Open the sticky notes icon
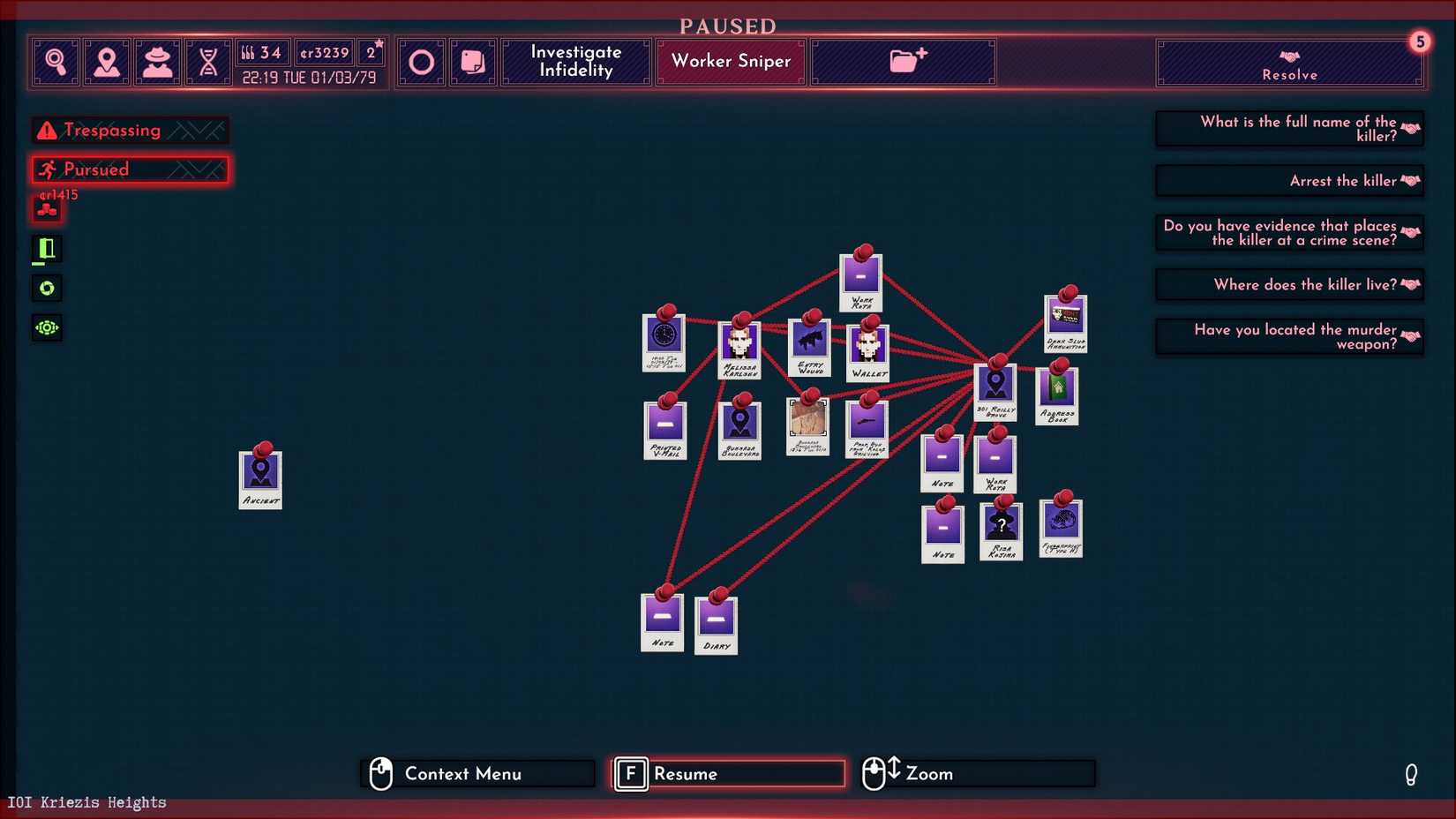1456x819 pixels. [x=473, y=61]
